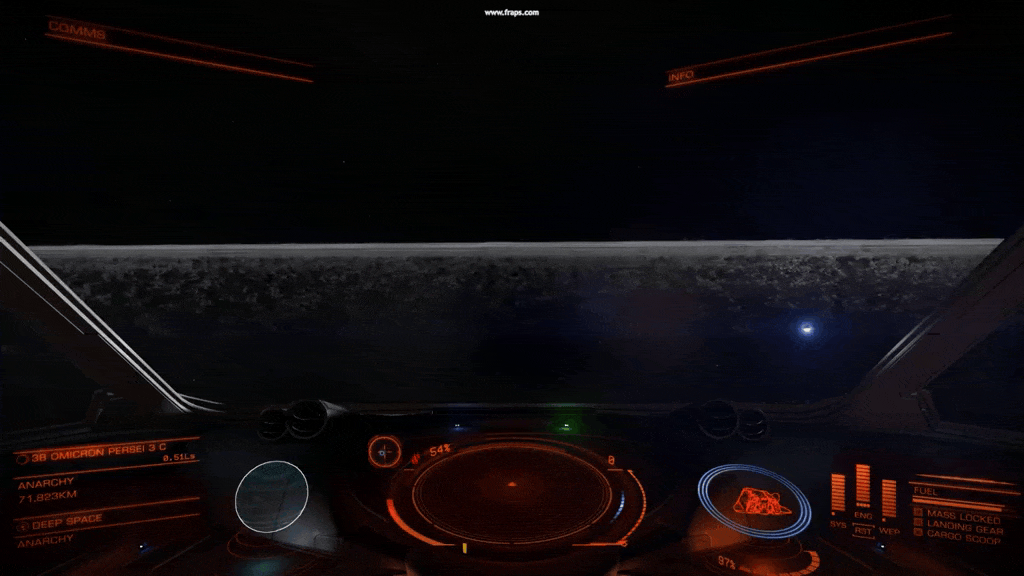Divert power to WEP
1024x576 pixels.
[x=889, y=530]
